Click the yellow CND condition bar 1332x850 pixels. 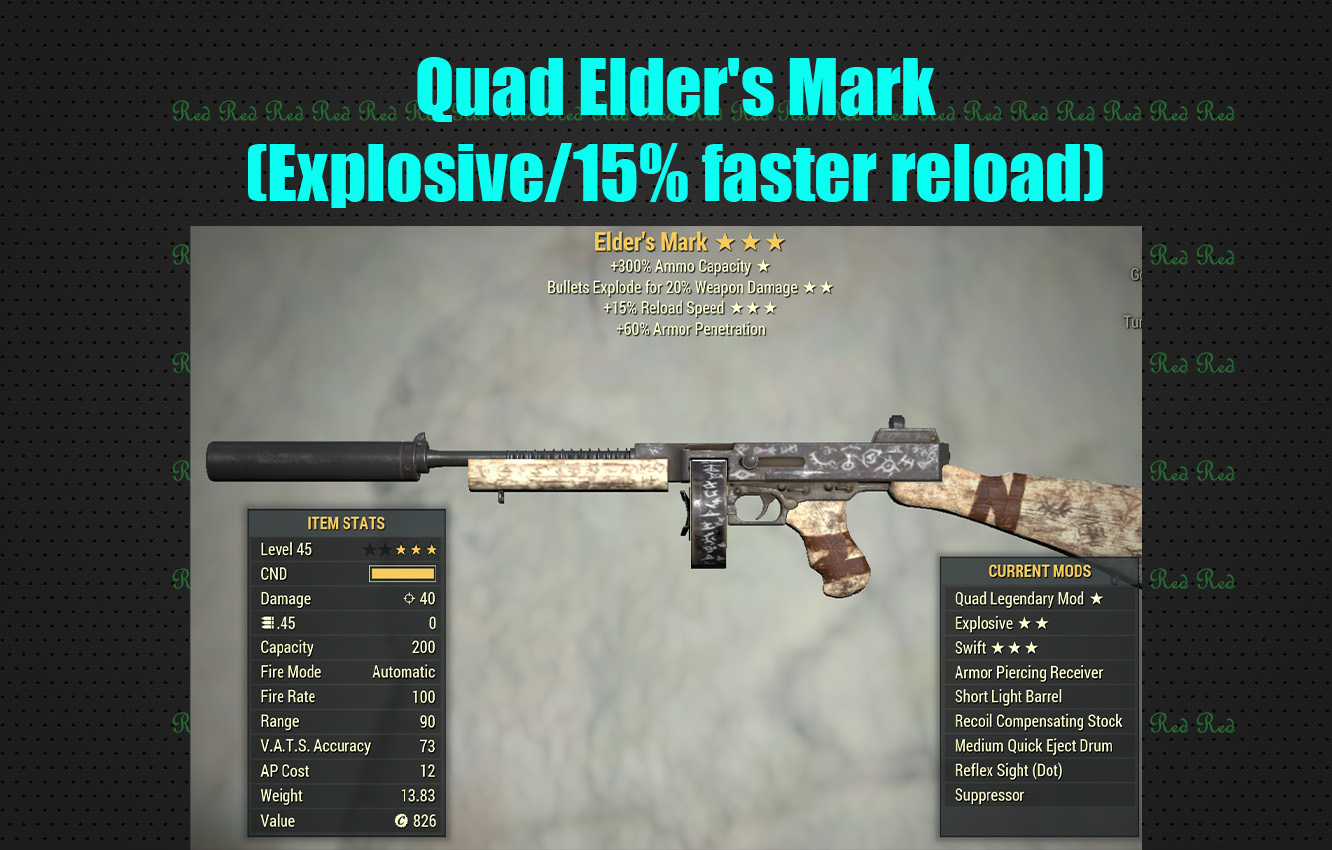tap(401, 573)
